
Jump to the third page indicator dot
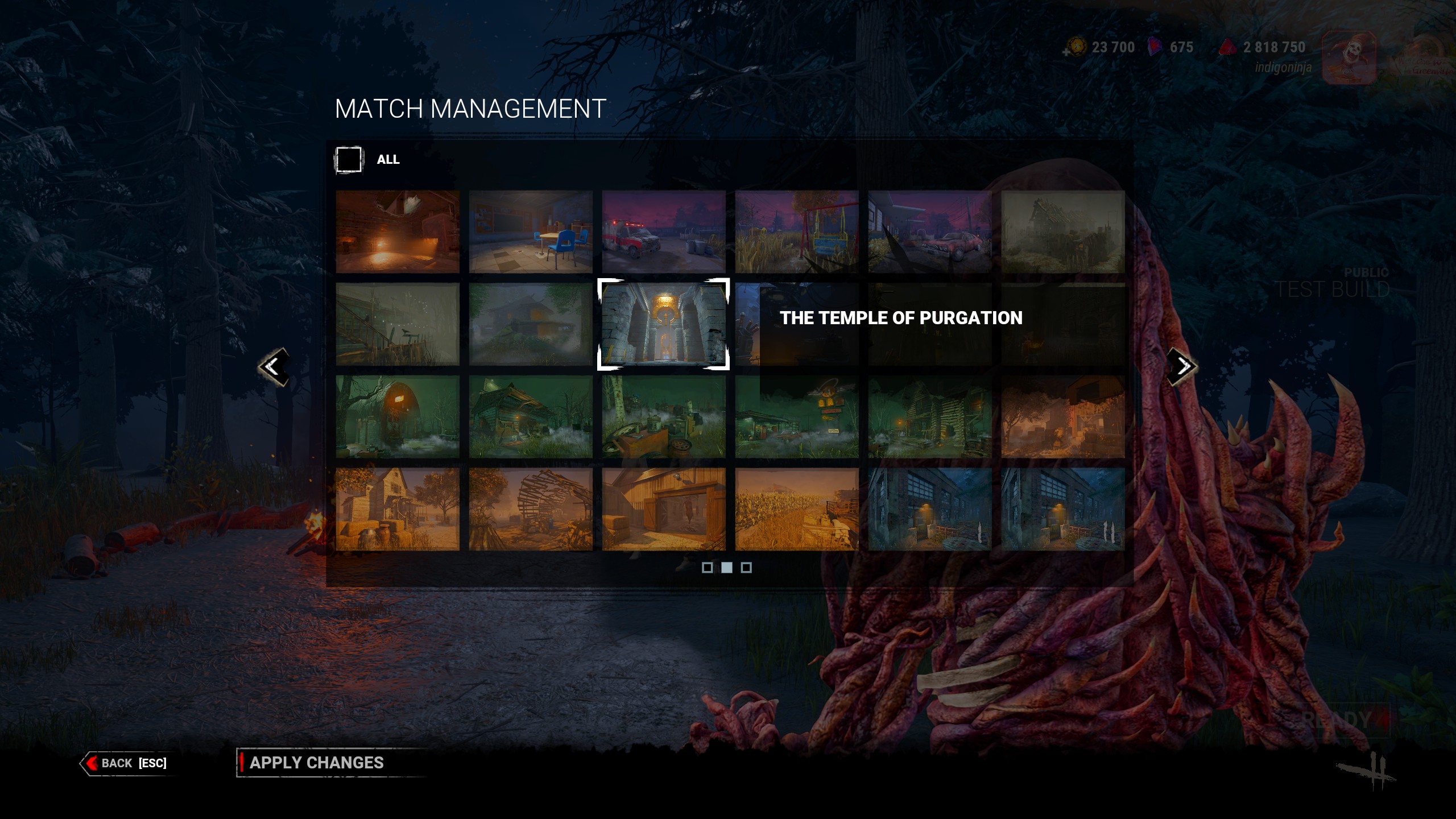coord(746,568)
